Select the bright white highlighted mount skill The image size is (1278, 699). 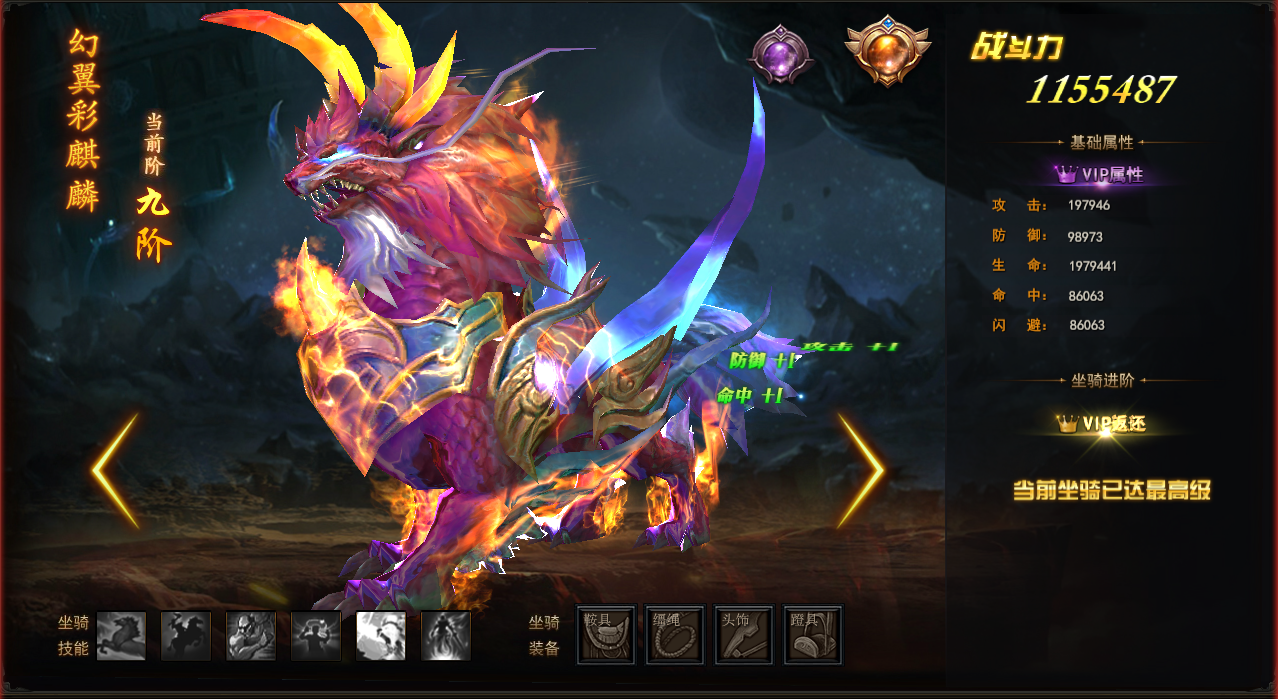[x=381, y=636]
